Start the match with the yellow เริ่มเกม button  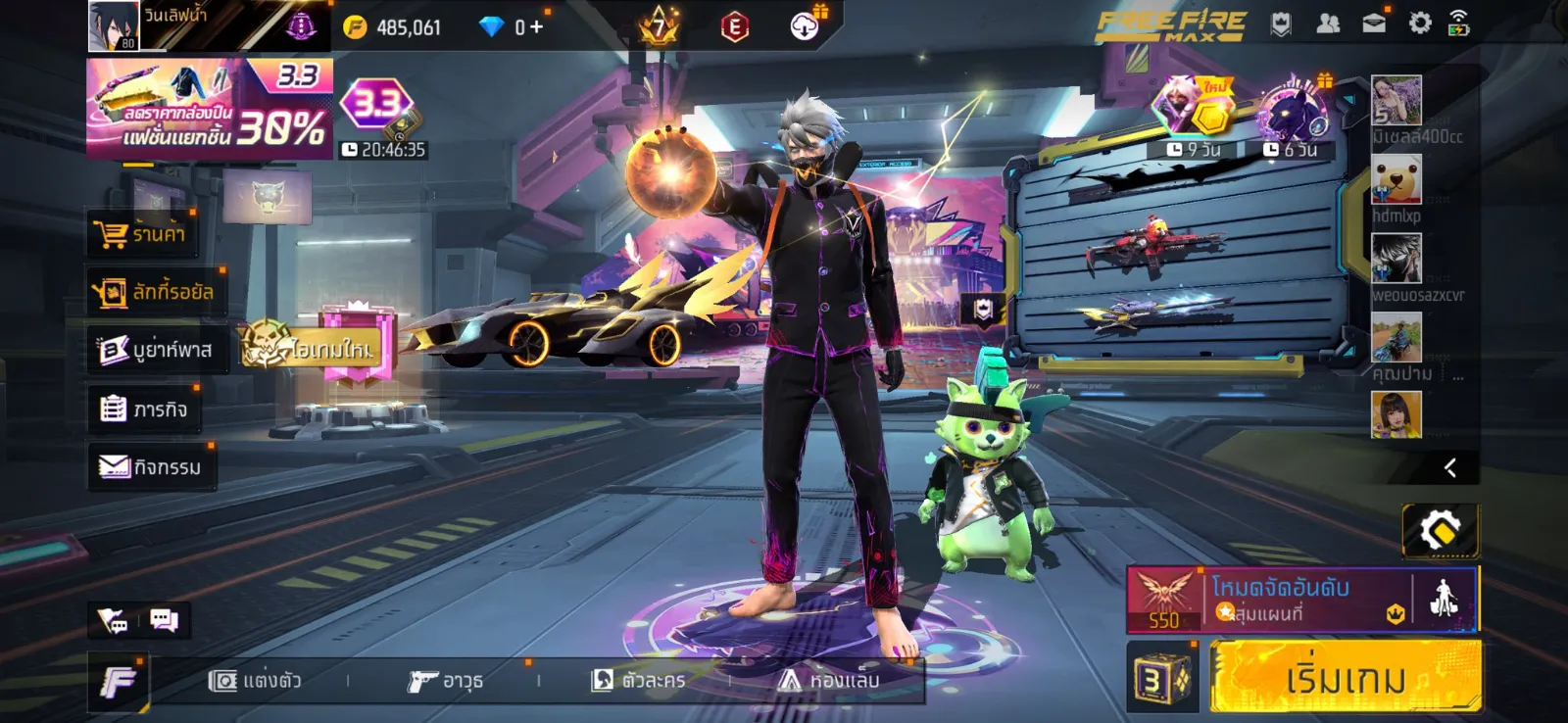coord(1345,677)
